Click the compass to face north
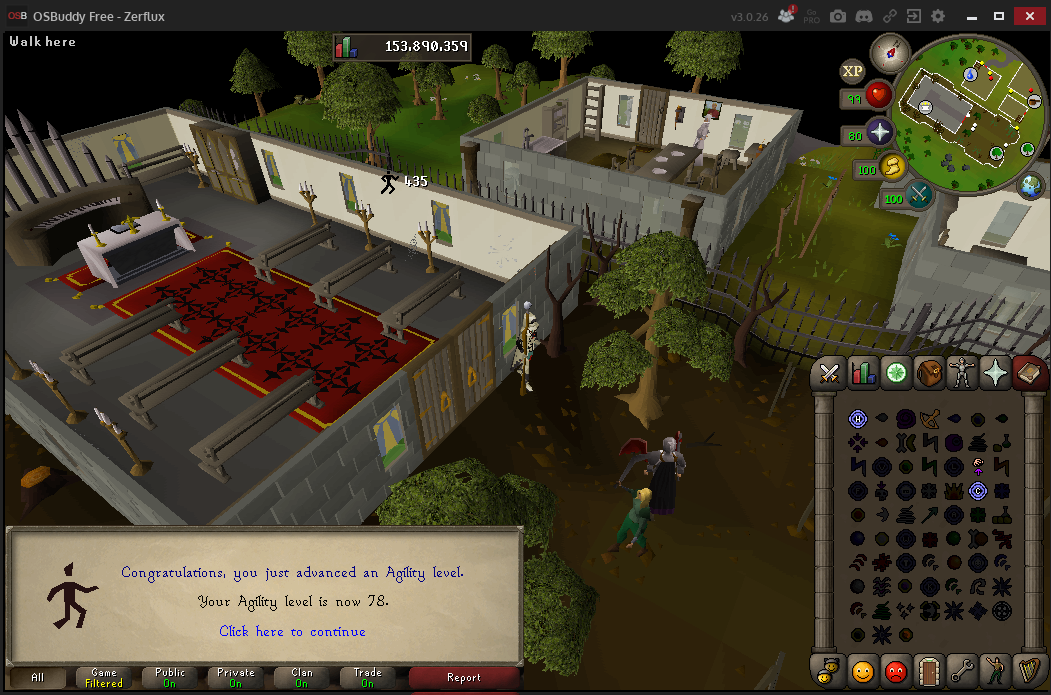Image resolution: width=1051 pixels, height=695 pixels. coord(884,51)
